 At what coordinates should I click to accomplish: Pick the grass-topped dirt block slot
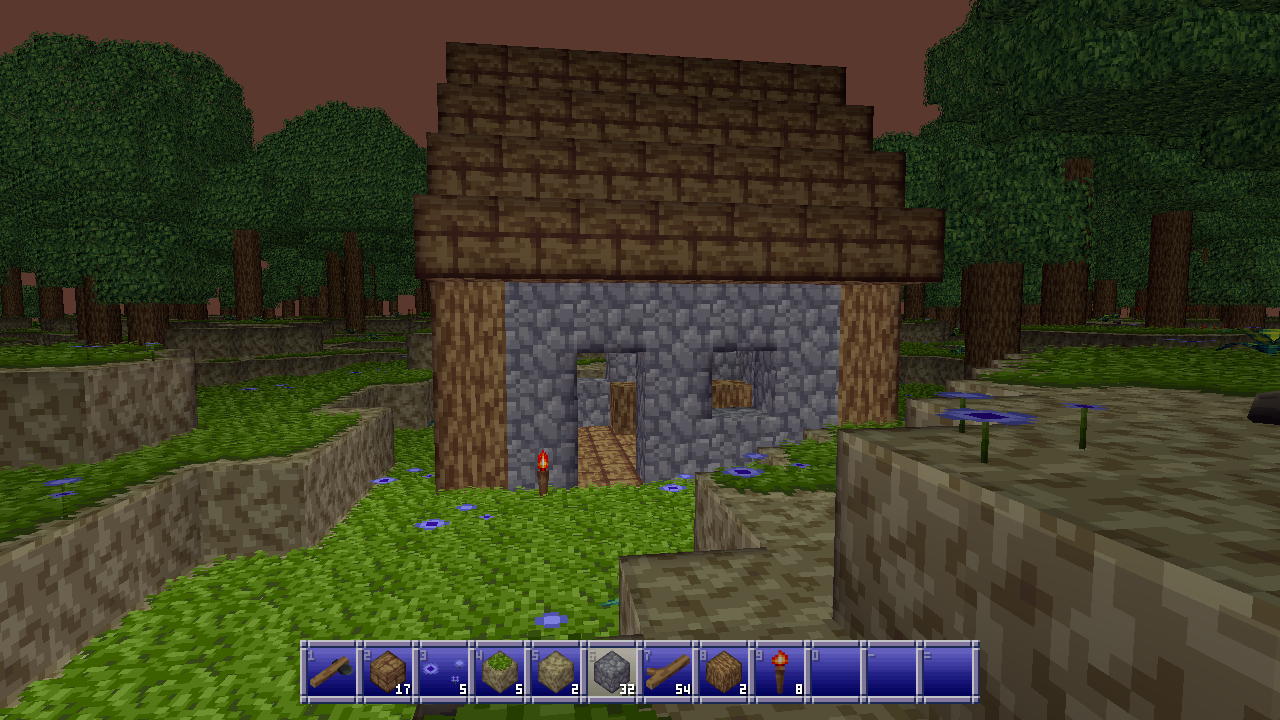tap(499, 671)
